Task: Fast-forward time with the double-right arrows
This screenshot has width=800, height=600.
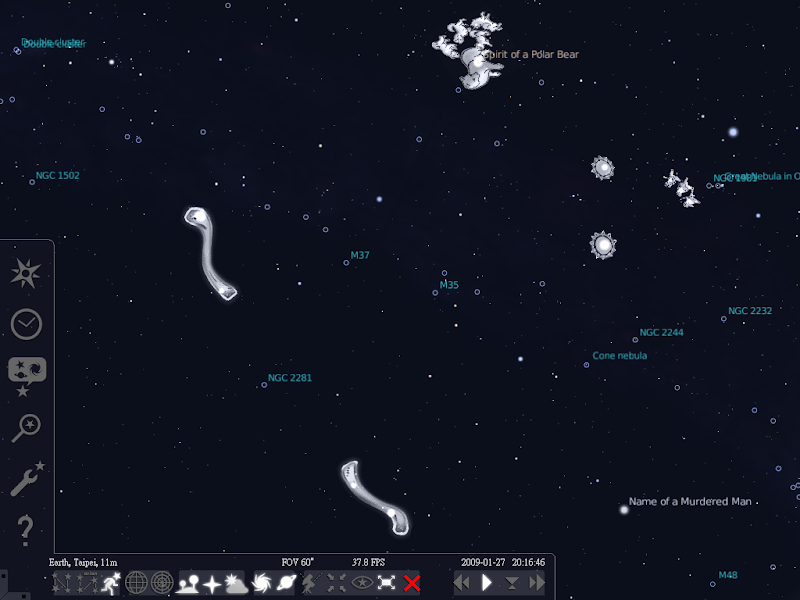Action: pos(537,583)
